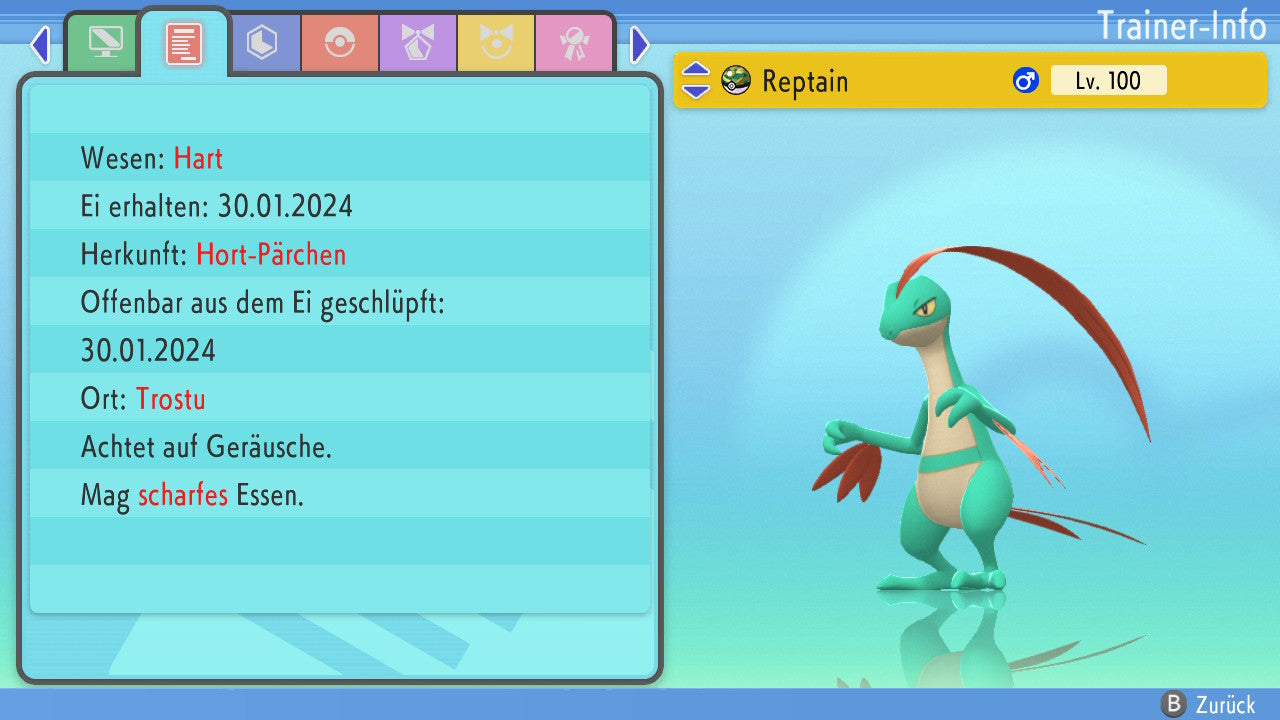Select the red trainer memo tab

click(x=184, y=43)
